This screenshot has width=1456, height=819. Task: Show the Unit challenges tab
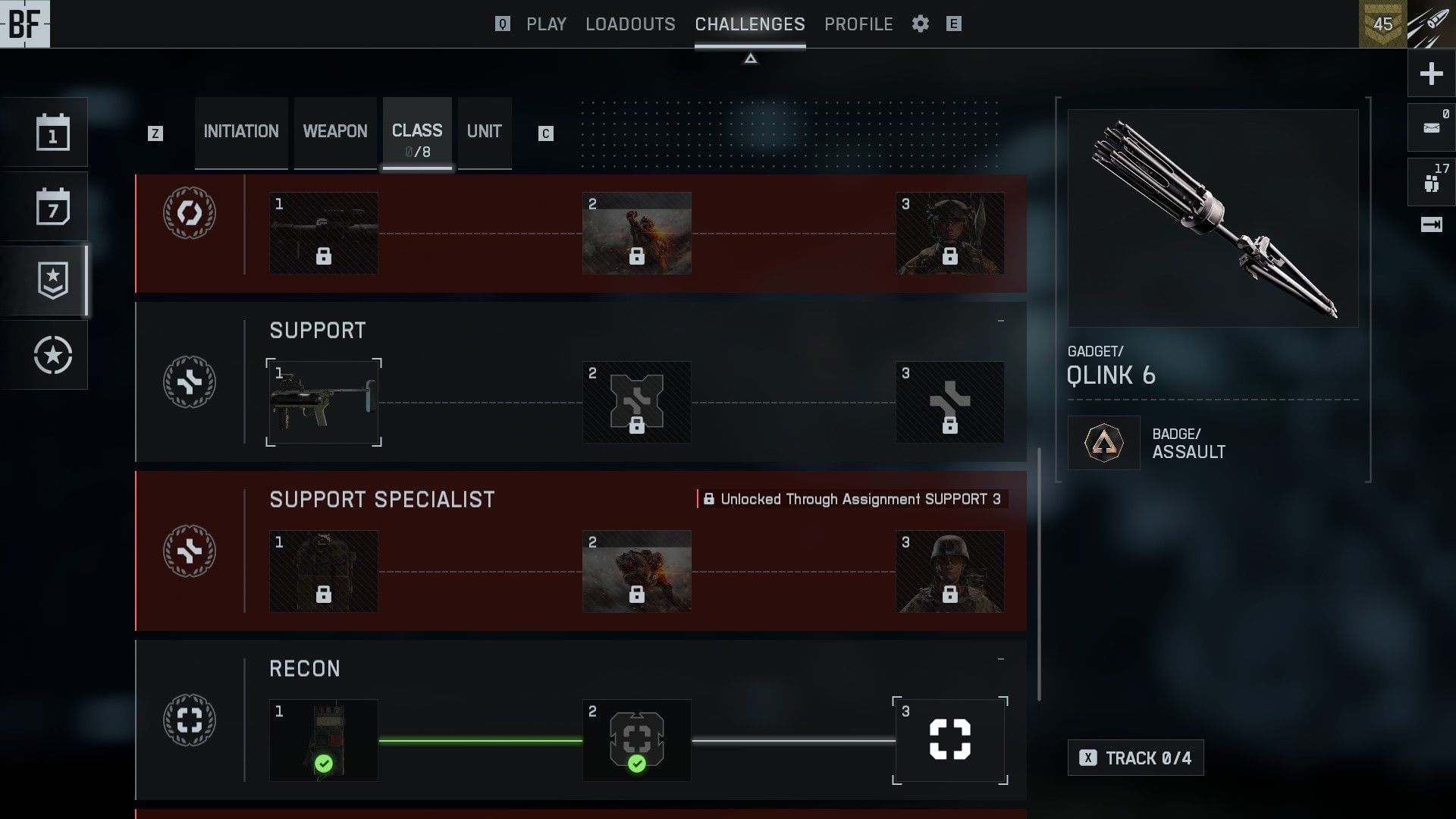click(484, 132)
